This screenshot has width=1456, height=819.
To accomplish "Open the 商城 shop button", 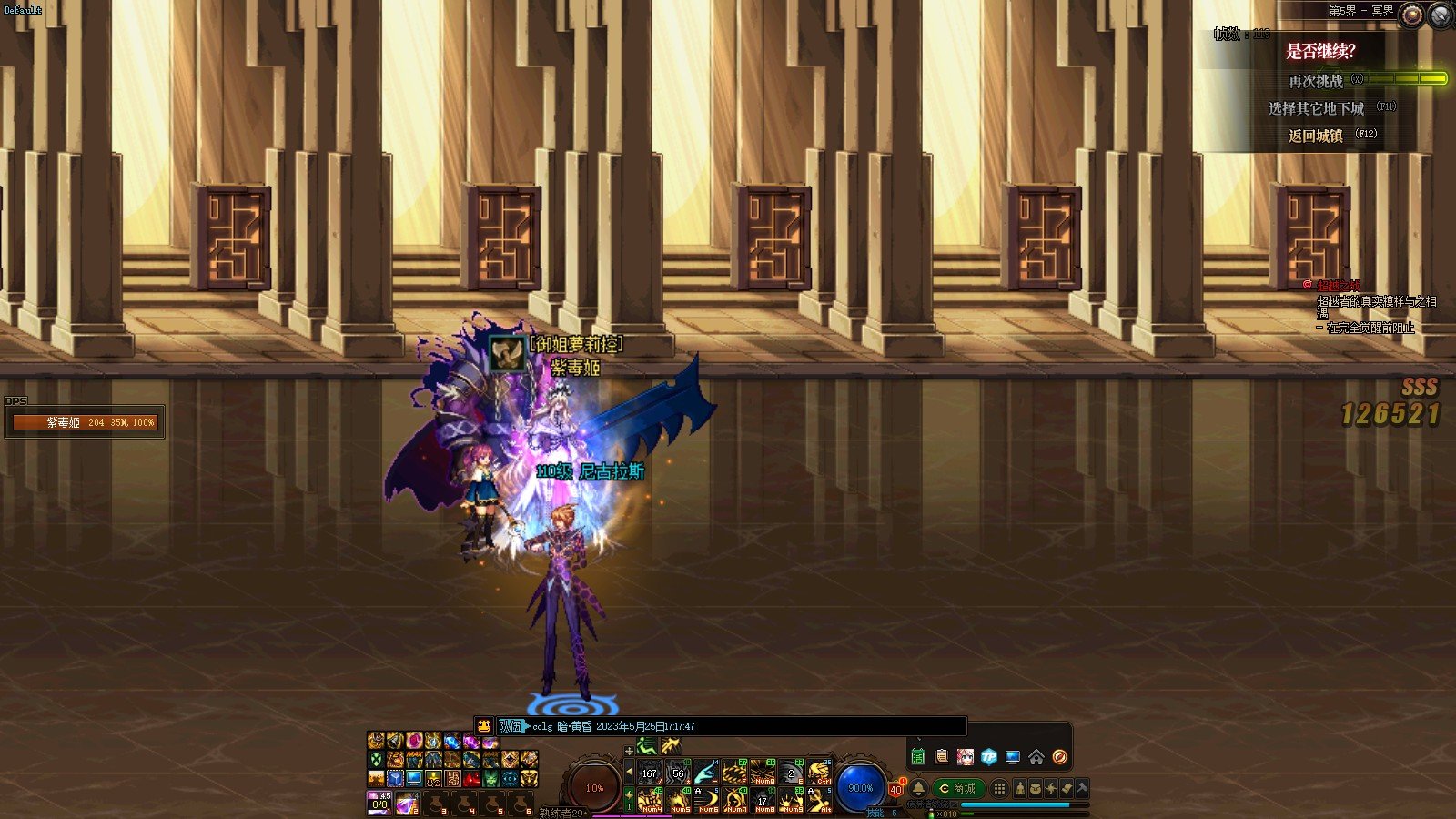I will (x=959, y=788).
